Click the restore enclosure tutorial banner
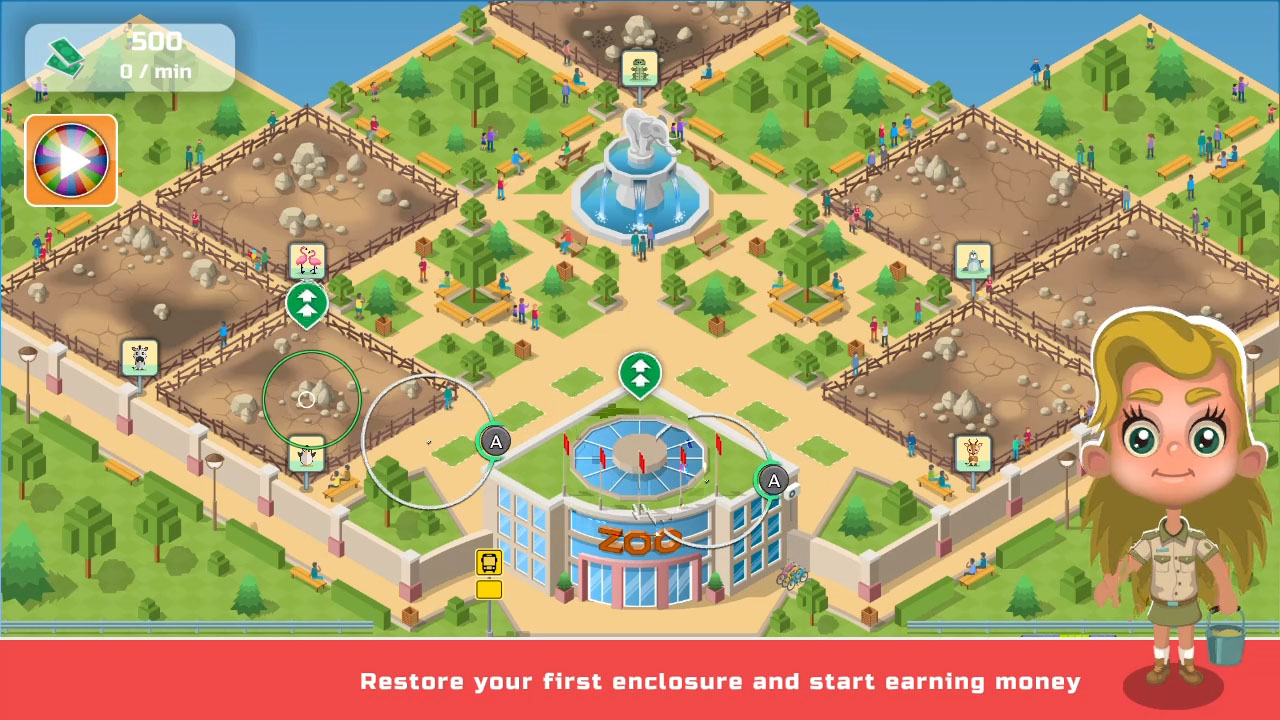 pyautogui.click(x=720, y=681)
